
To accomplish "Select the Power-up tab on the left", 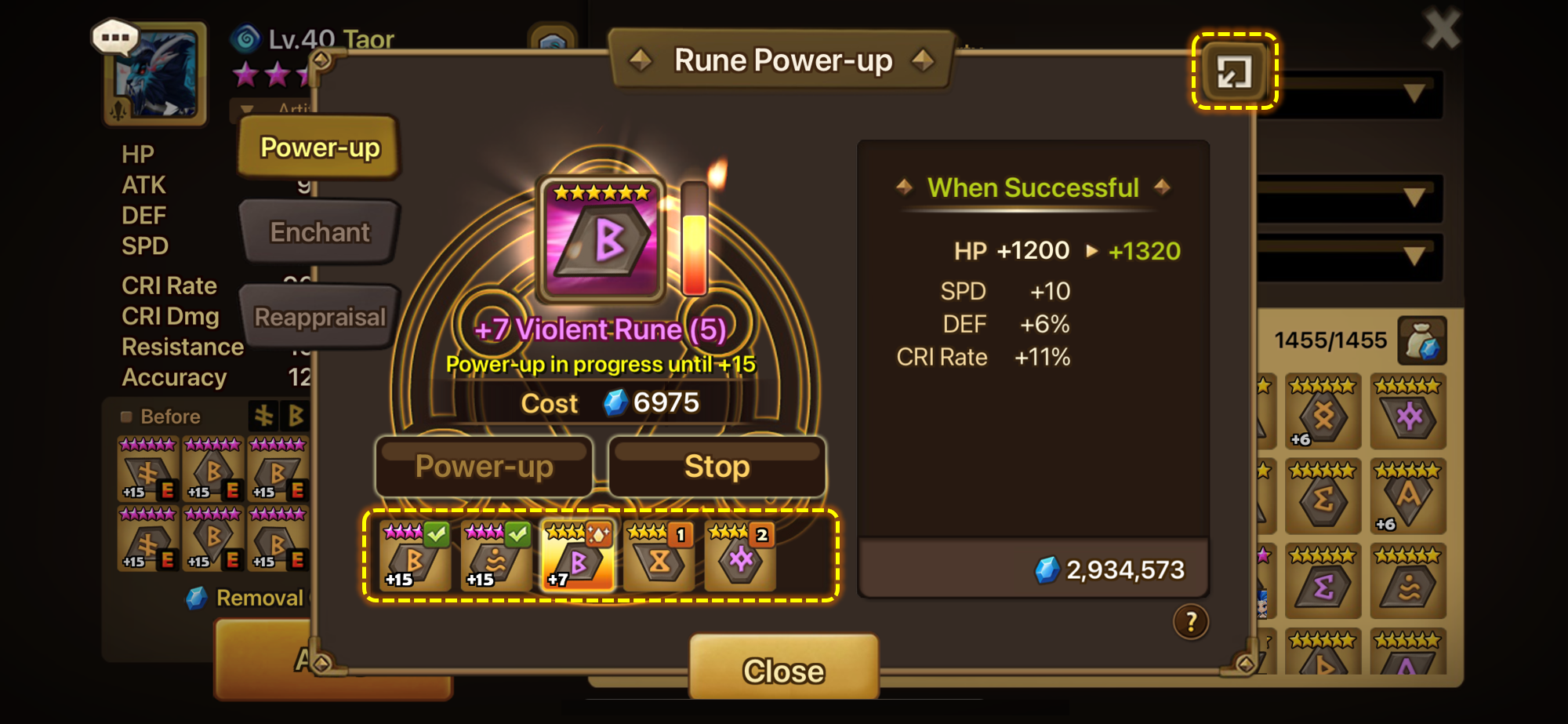I will 319,147.
